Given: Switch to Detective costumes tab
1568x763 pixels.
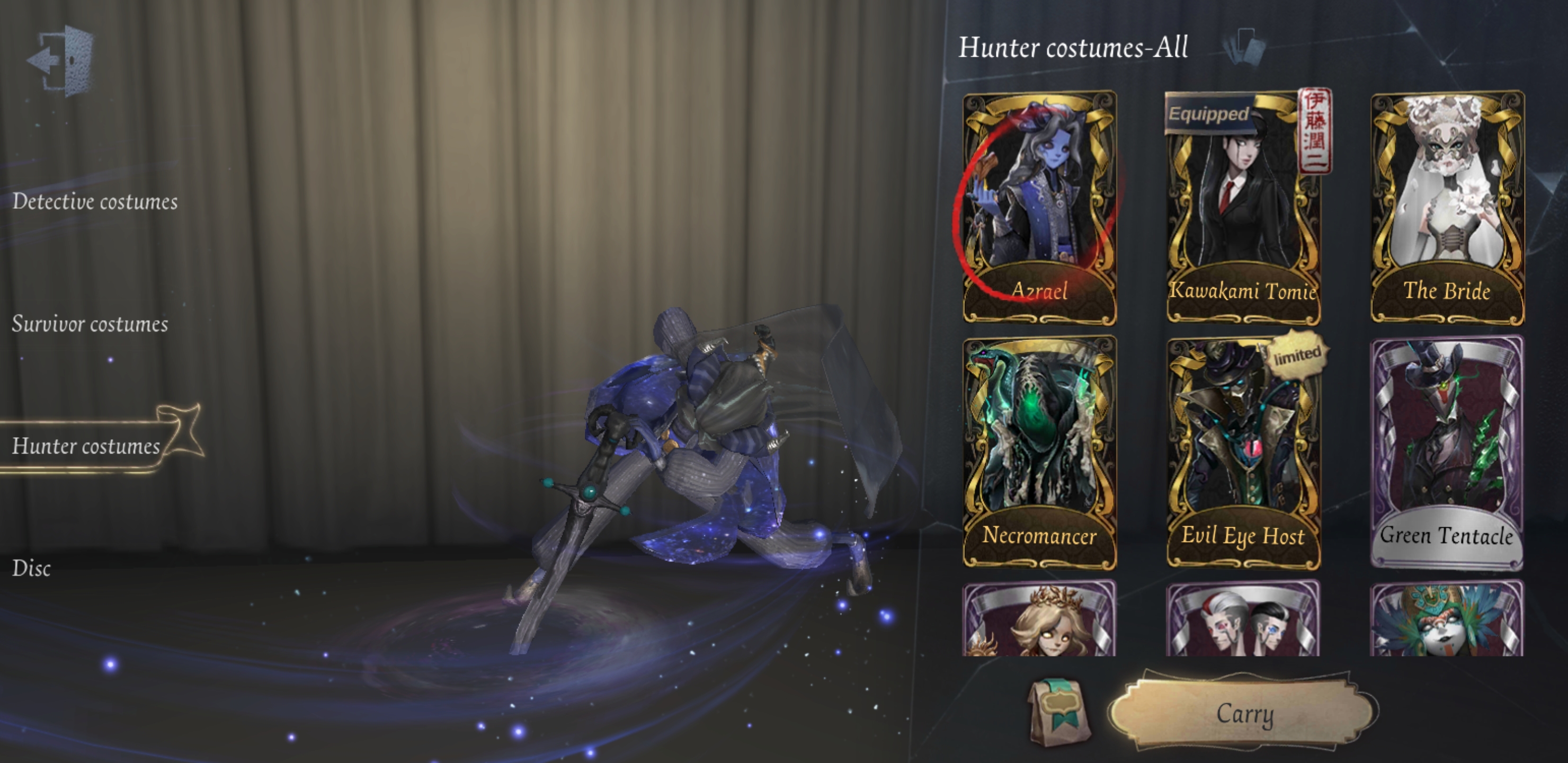Looking at the screenshot, I should (95, 201).
